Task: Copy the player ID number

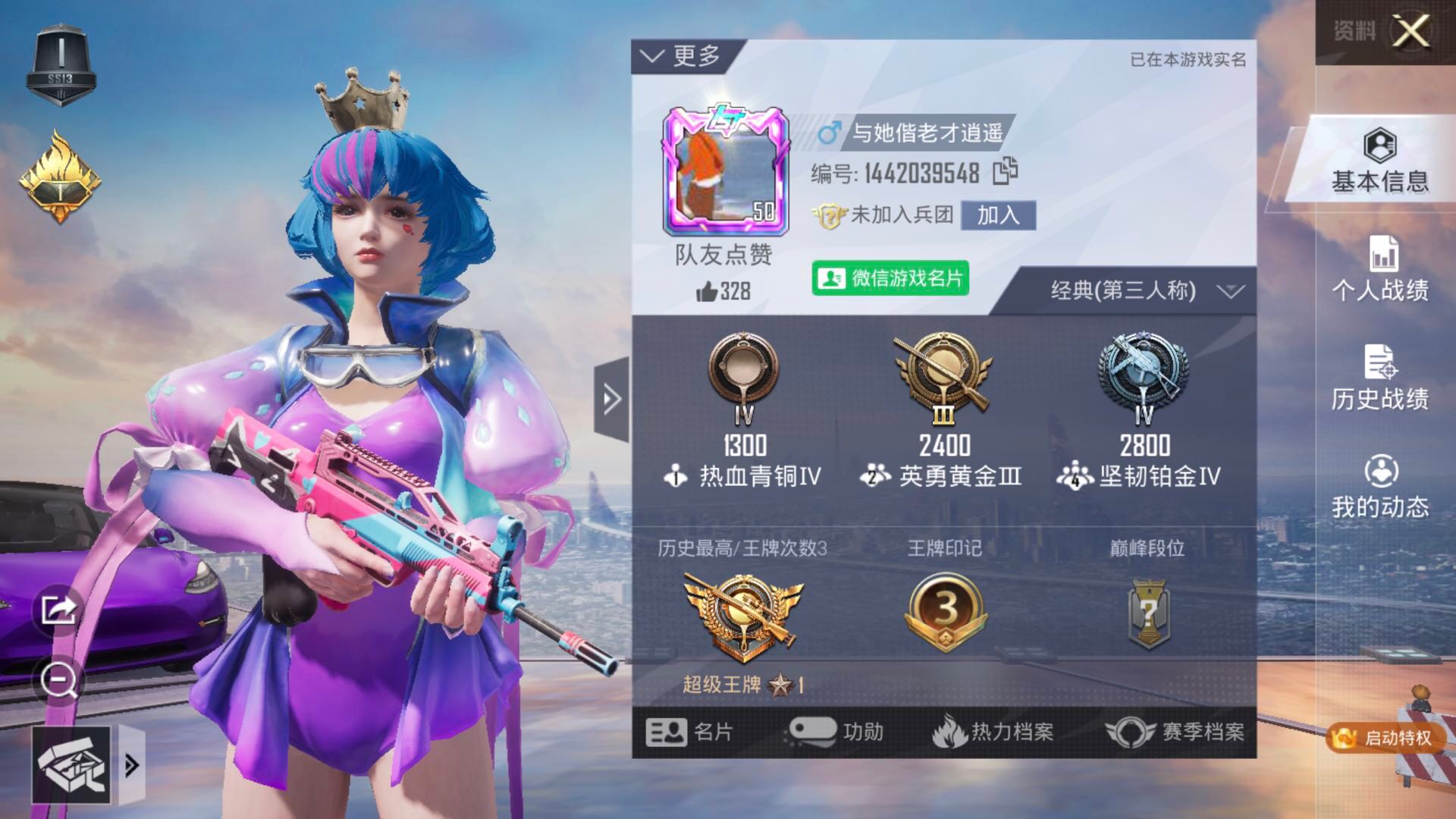Action: [1006, 172]
